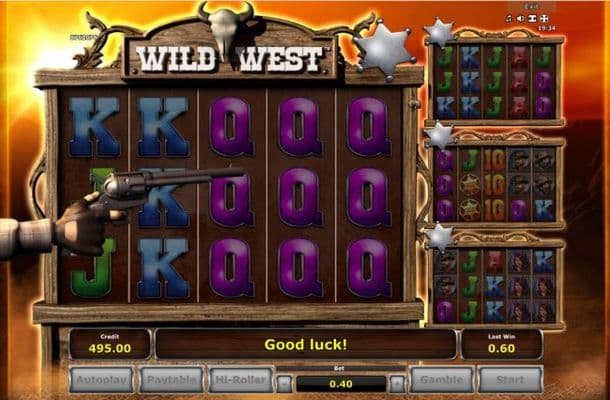Toggle the music note icon
The width and height of the screenshot is (610, 400).
509,18
